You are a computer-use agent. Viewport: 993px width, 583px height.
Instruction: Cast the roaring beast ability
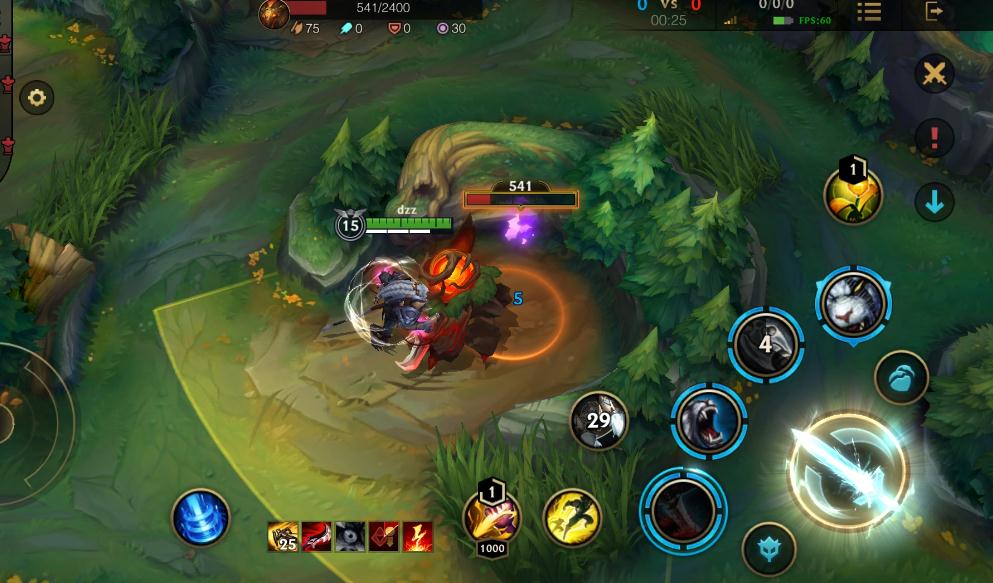(709, 421)
